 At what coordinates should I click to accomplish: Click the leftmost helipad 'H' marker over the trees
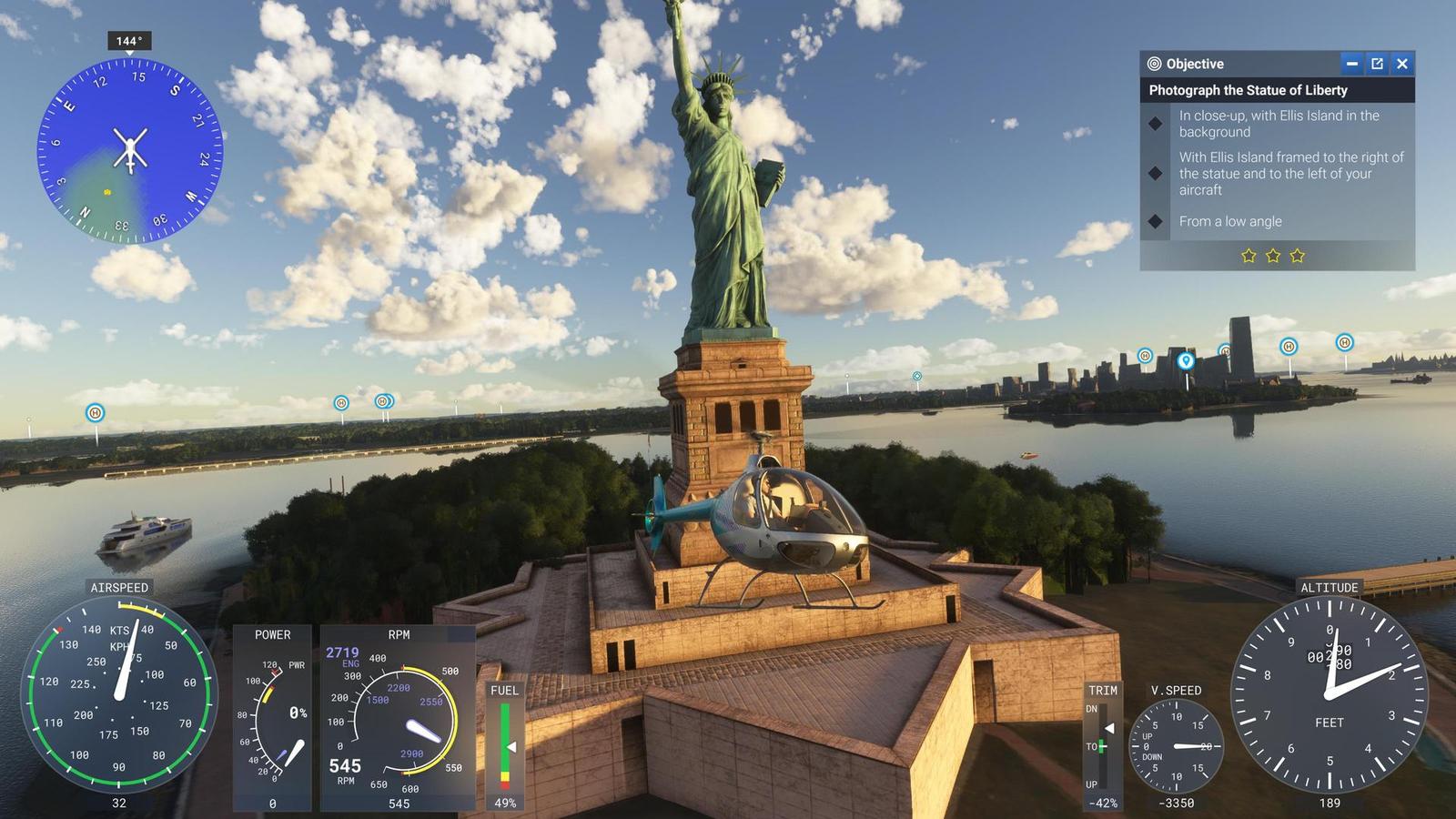pos(93,412)
